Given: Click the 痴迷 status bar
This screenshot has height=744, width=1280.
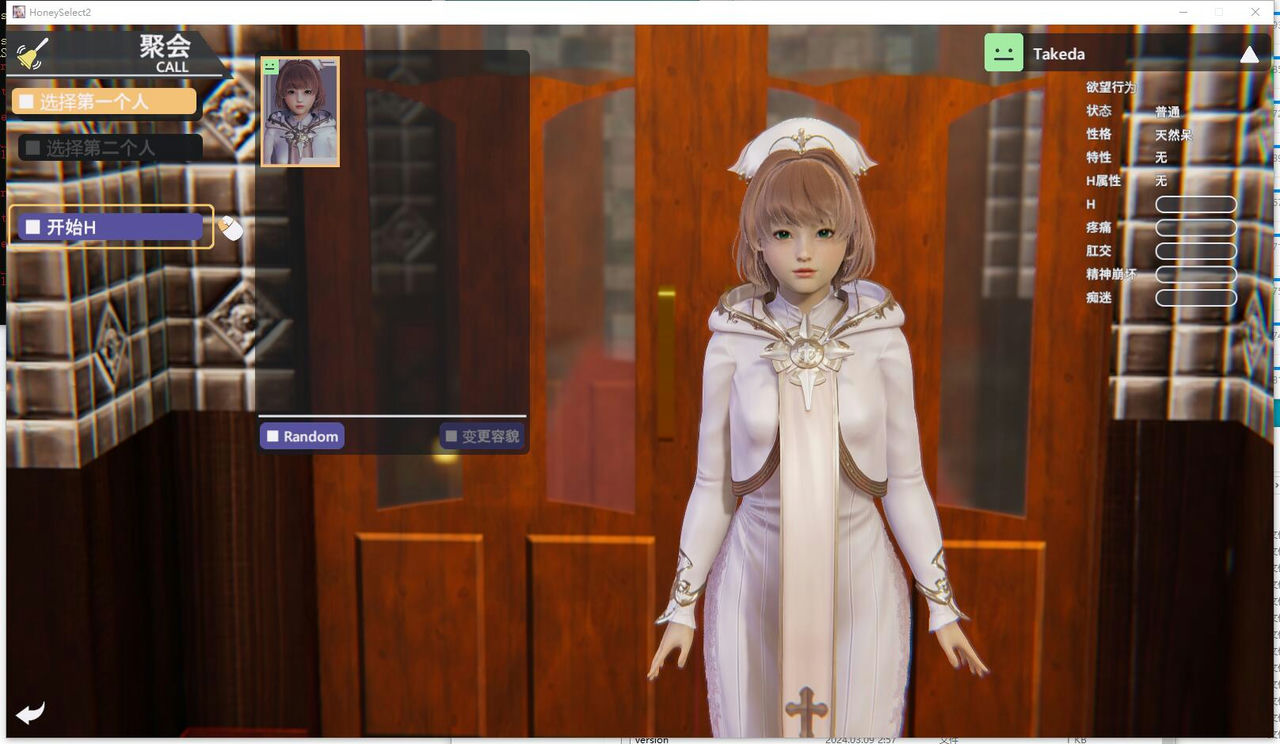Looking at the screenshot, I should point(1196,297).
